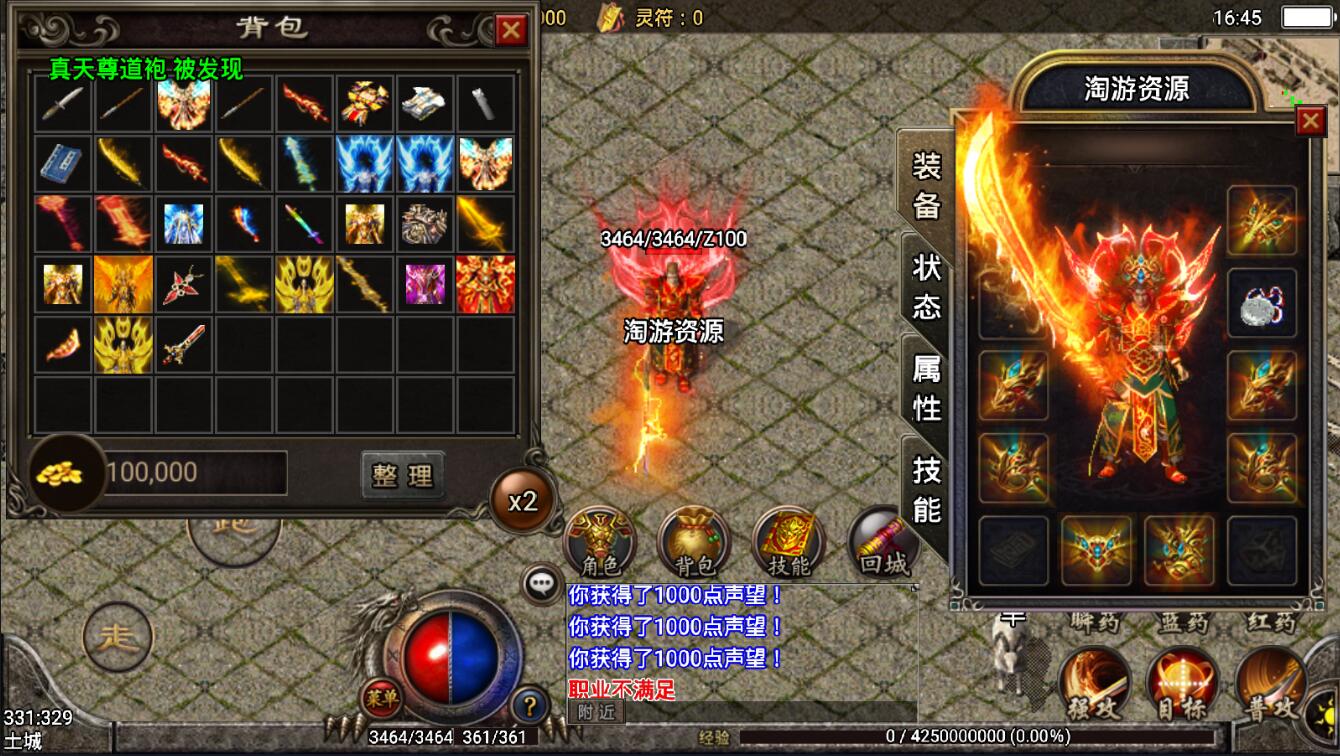
Task: Click the 整理 sort button
Action: pyautogui.click(x=402, y=474)
